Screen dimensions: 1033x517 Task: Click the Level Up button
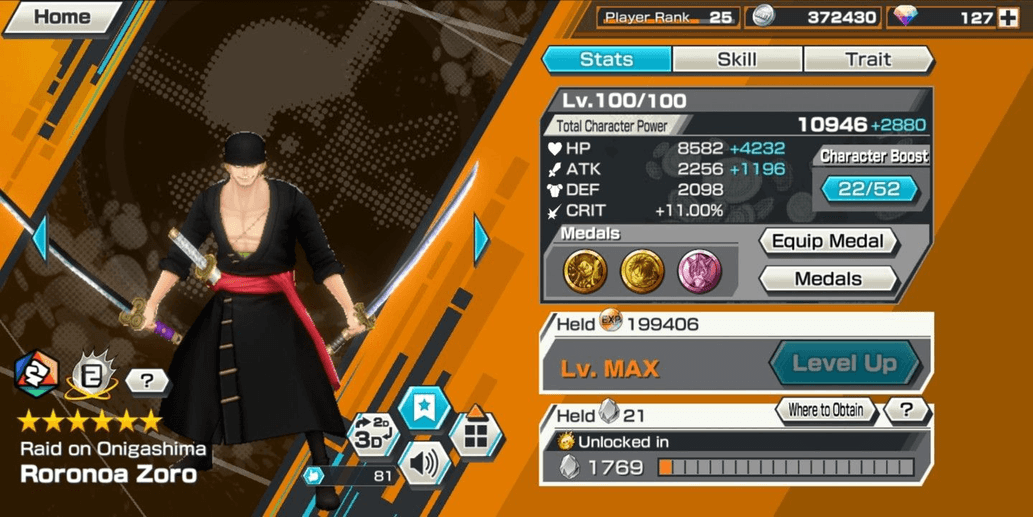point(844,363)
